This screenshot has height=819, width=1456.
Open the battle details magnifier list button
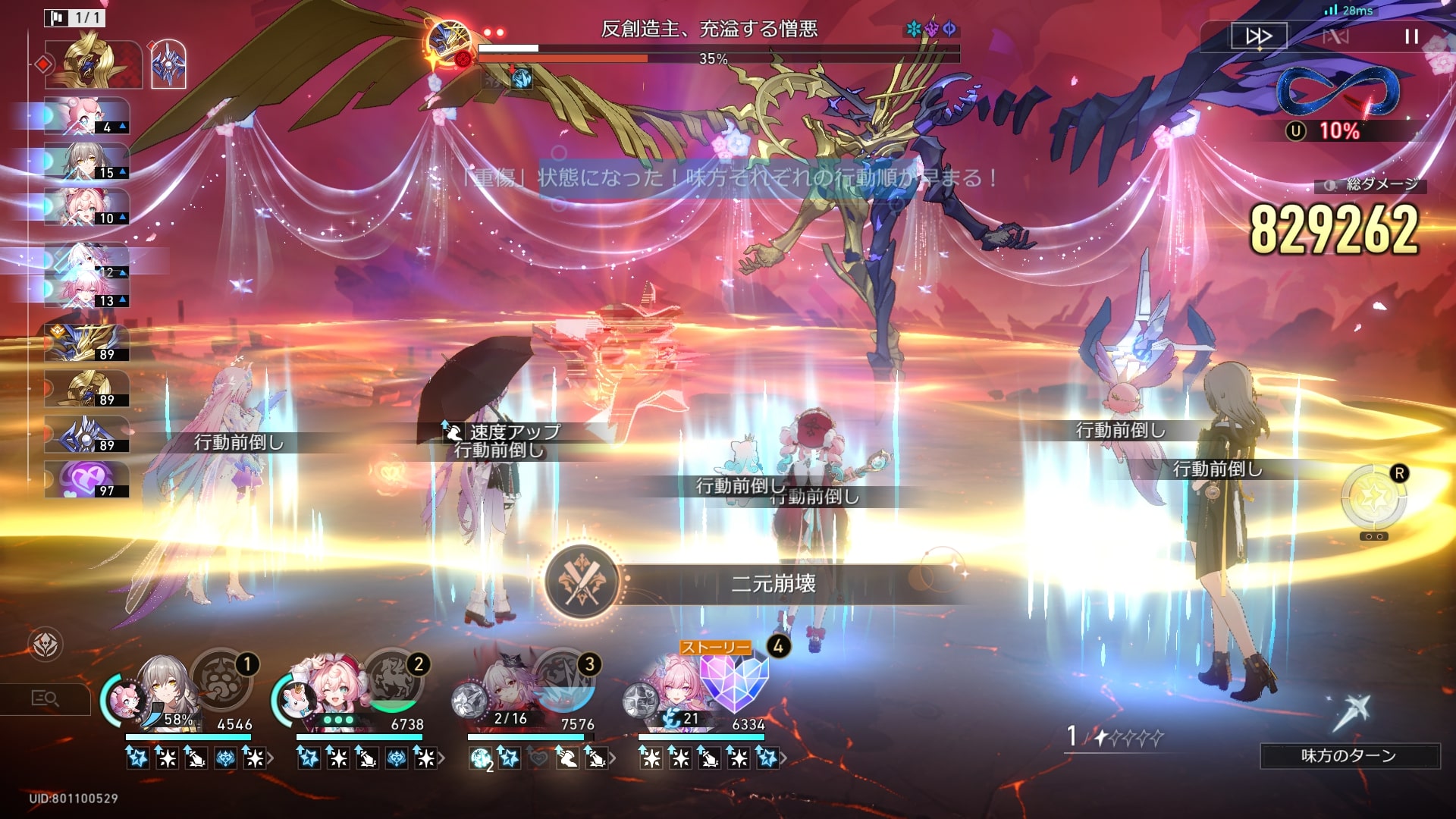(x=45, y=698)
